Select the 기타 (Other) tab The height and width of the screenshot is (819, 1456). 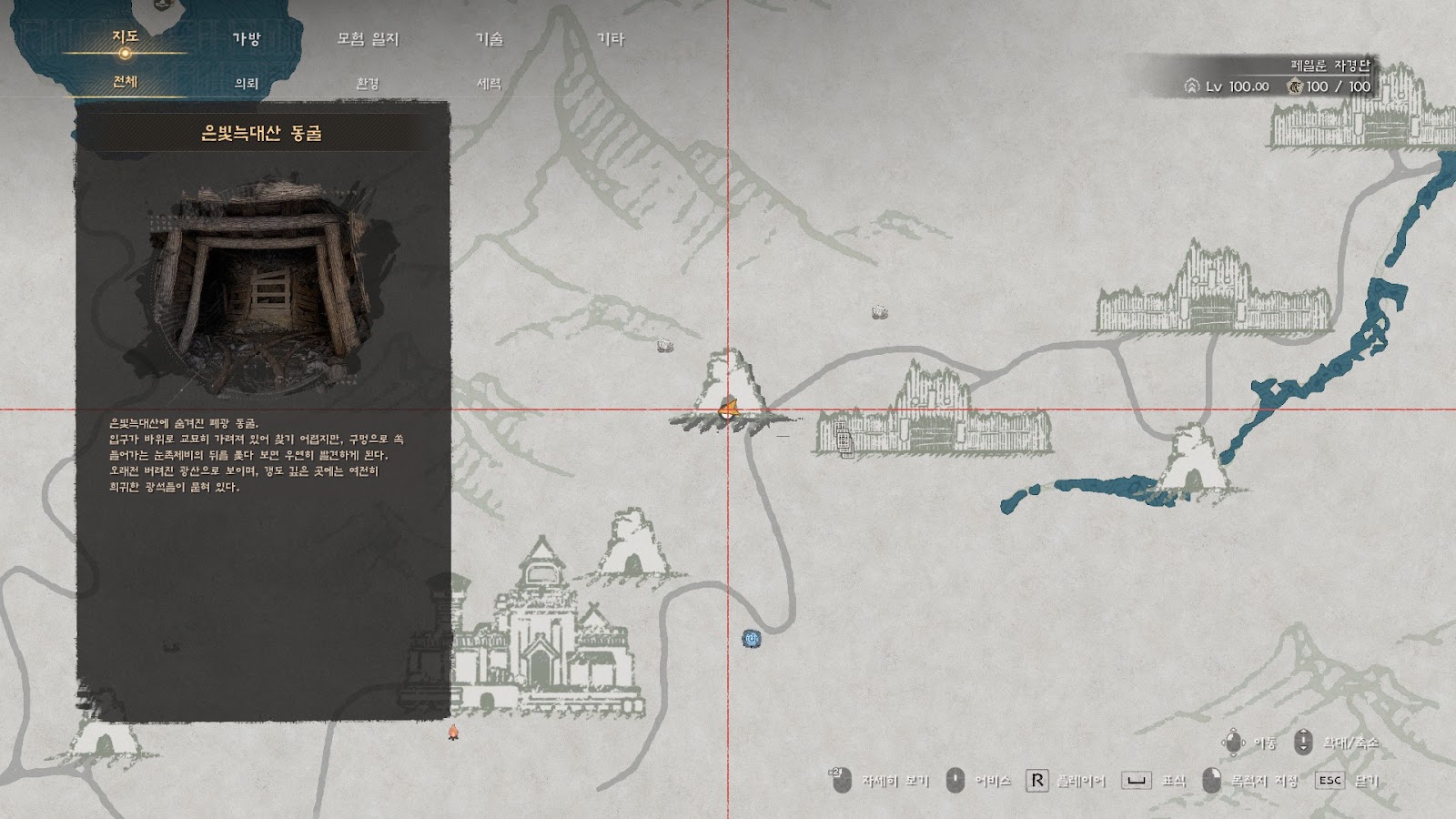point(610,39)
